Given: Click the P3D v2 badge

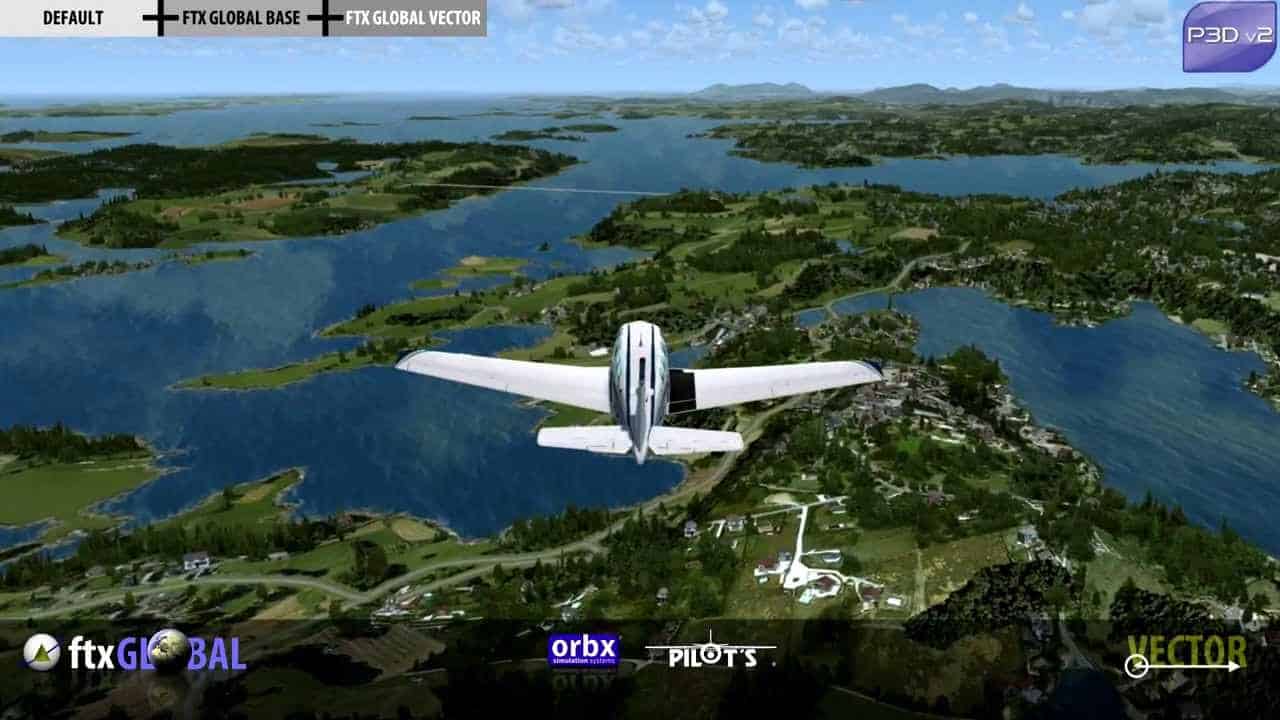Looking at the screenshot, I should (x=1229, y=37).
